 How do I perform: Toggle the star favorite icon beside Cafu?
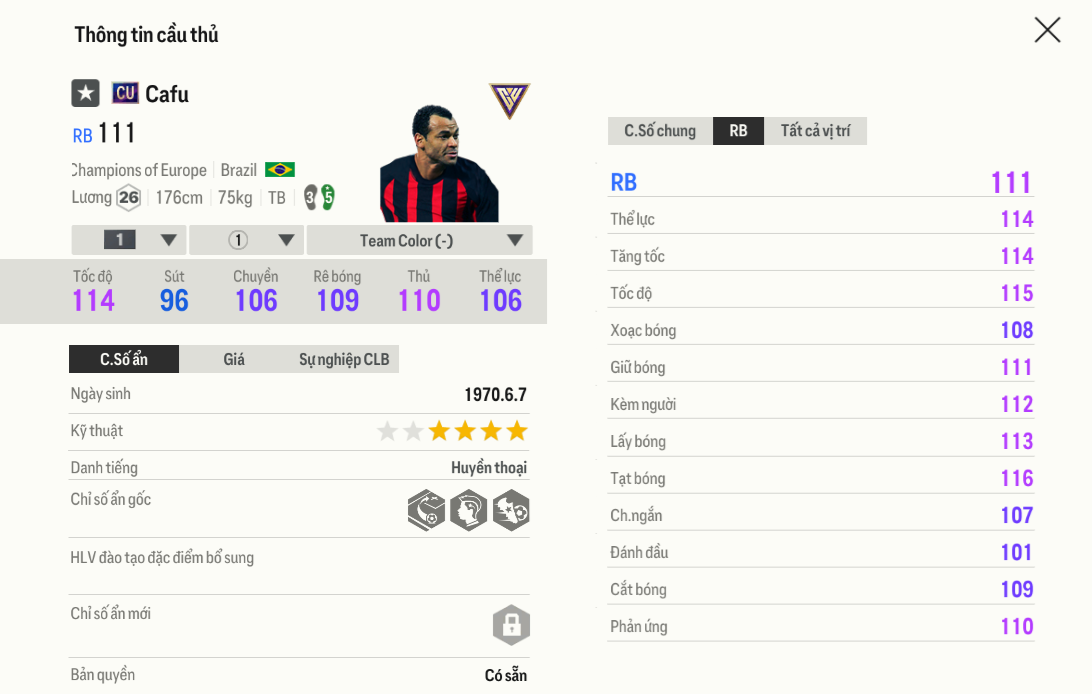click(x=85, y=93)
